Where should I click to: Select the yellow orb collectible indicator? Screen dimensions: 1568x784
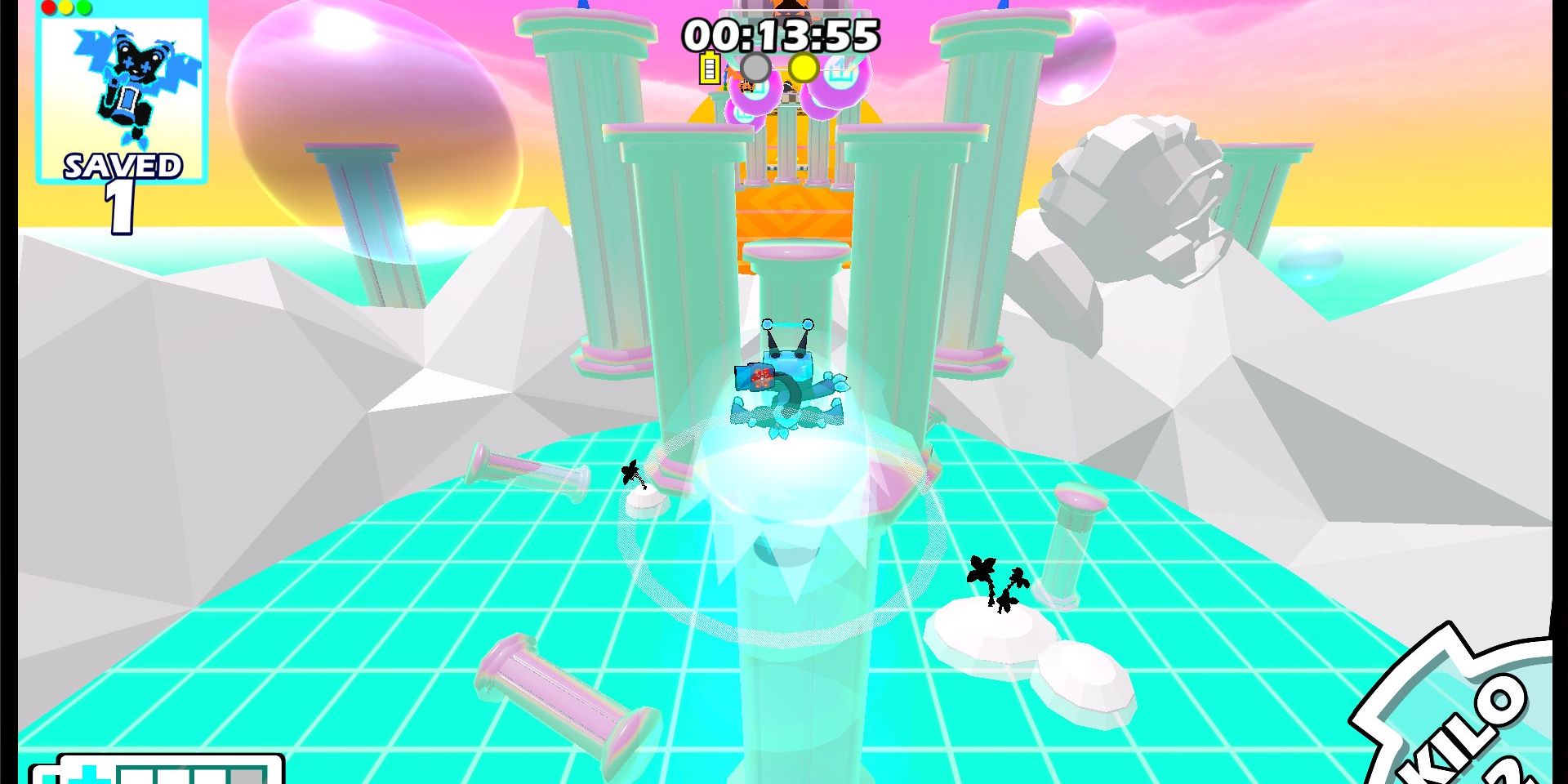point(804,67)
